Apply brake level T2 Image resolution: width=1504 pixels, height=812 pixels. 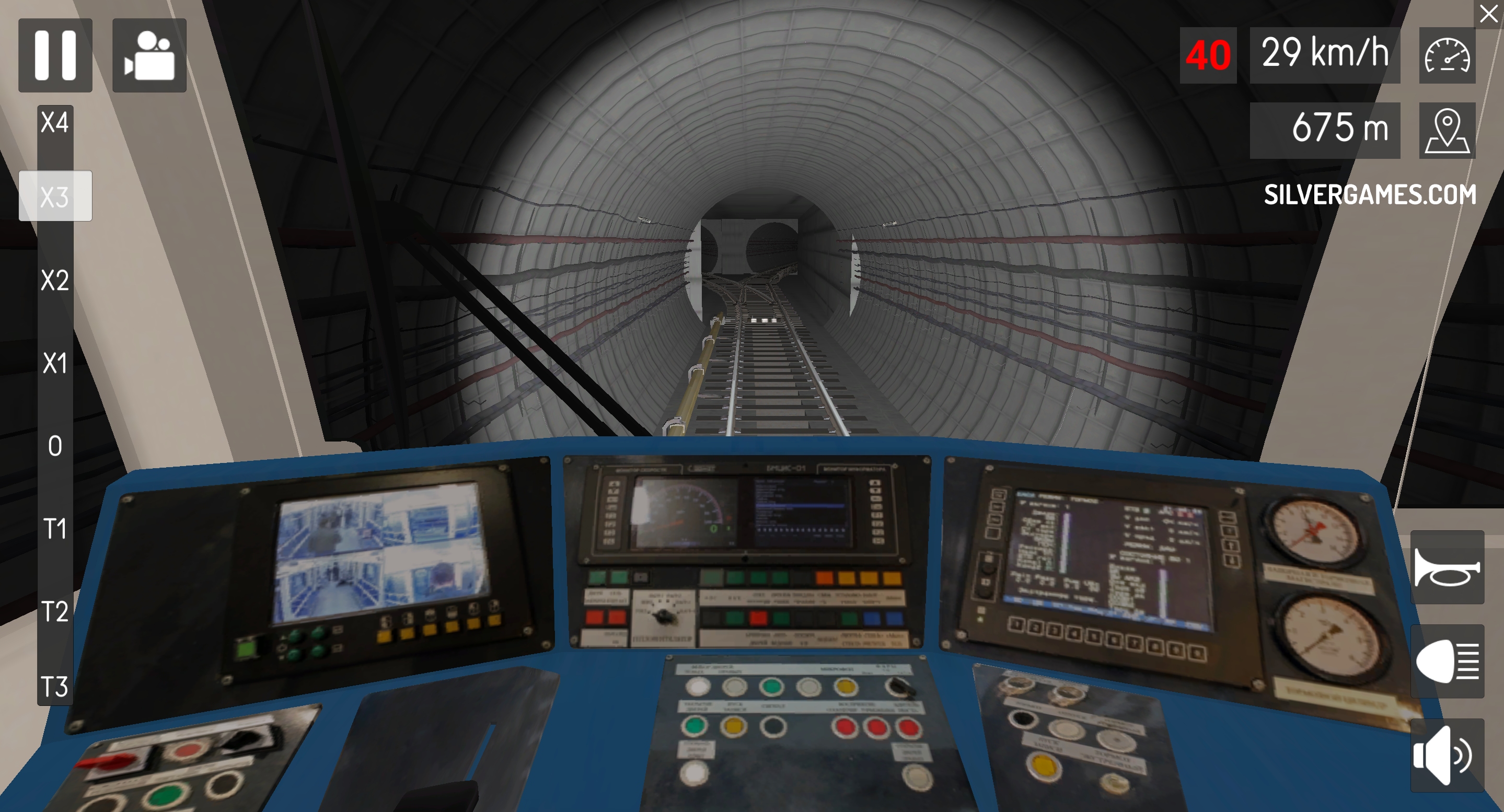tap(55, 612)
